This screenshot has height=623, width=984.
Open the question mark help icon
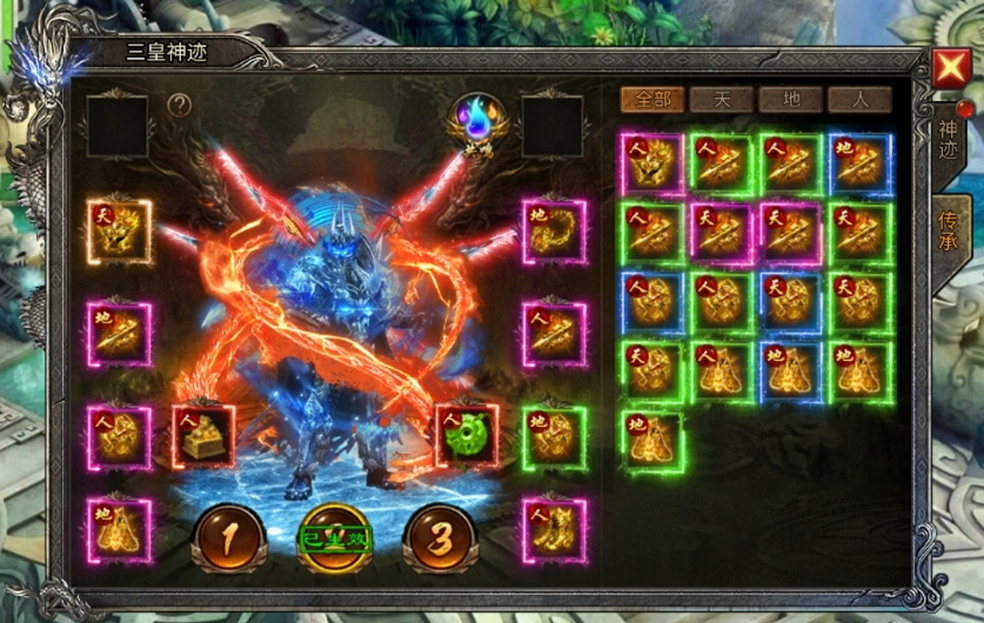tap(179, 105)
